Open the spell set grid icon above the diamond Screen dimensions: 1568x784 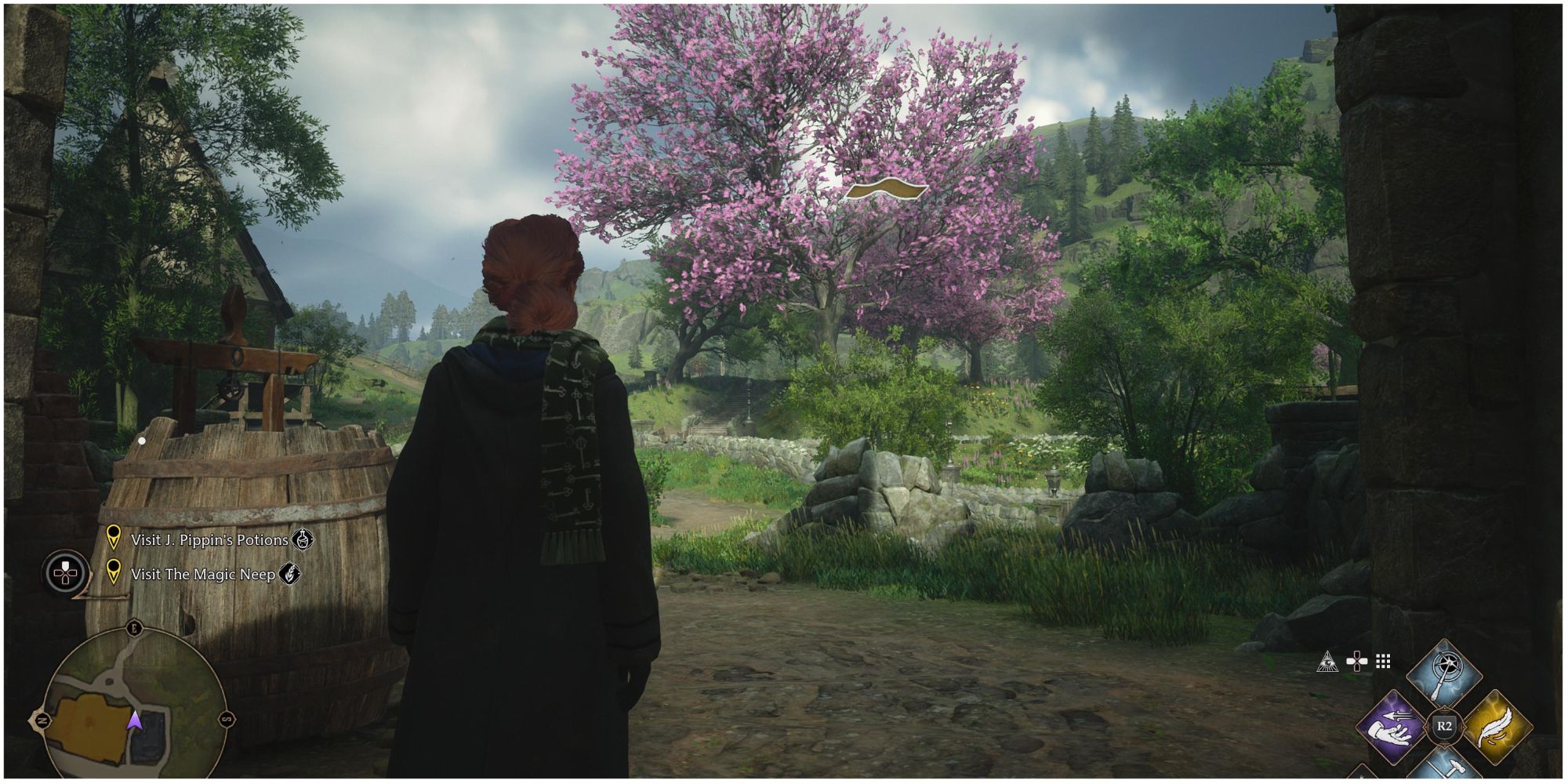coord(1382,661)
